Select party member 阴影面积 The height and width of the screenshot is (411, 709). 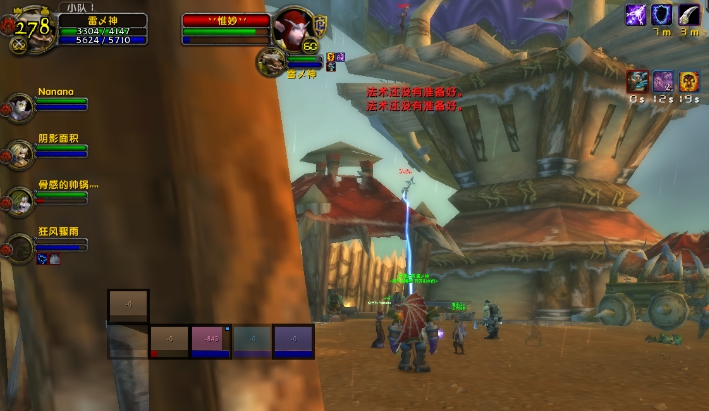pos(21,151)
